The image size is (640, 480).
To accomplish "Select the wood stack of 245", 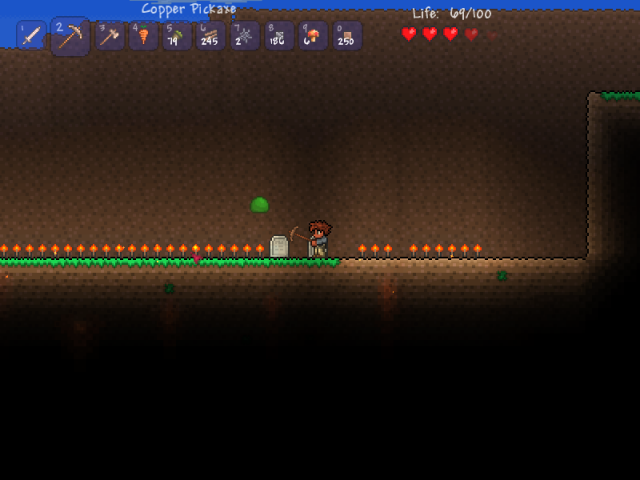I will click(x=211, y=37).
